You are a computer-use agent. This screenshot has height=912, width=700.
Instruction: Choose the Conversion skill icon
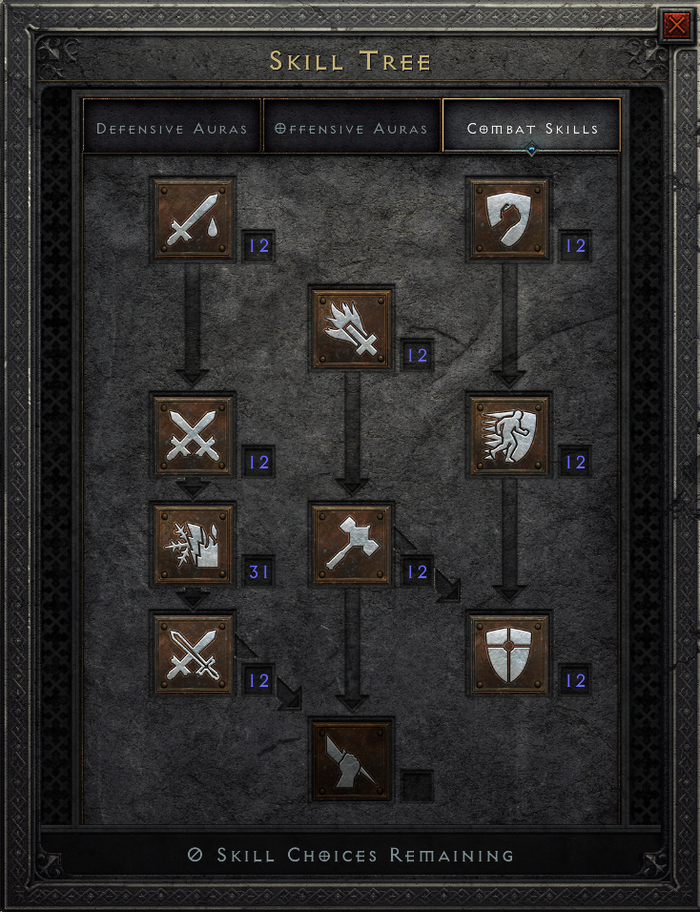click(x=193, y=653)
